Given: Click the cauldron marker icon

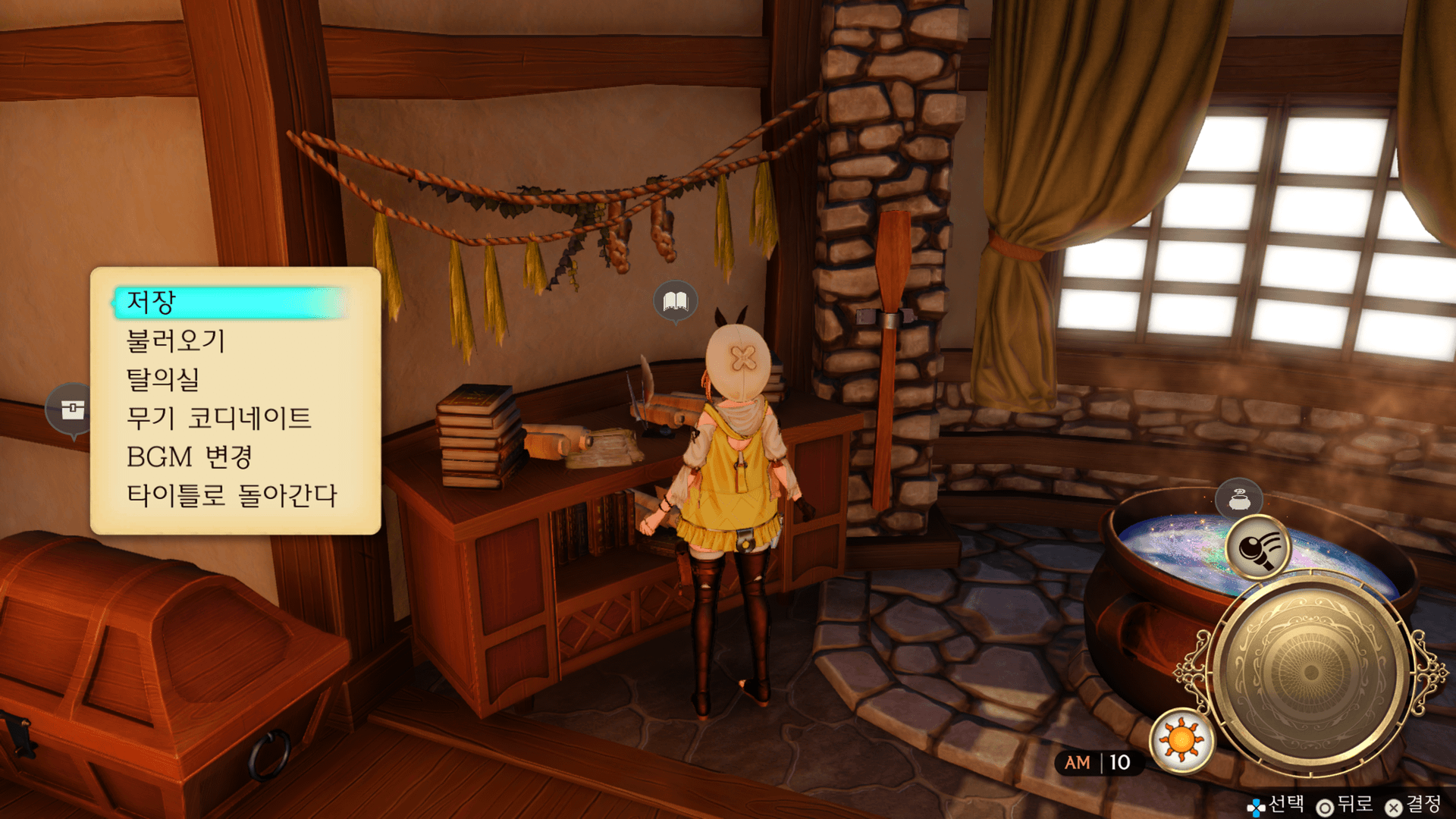Looking at the screenshot, I should click(x=1238, y=500).
